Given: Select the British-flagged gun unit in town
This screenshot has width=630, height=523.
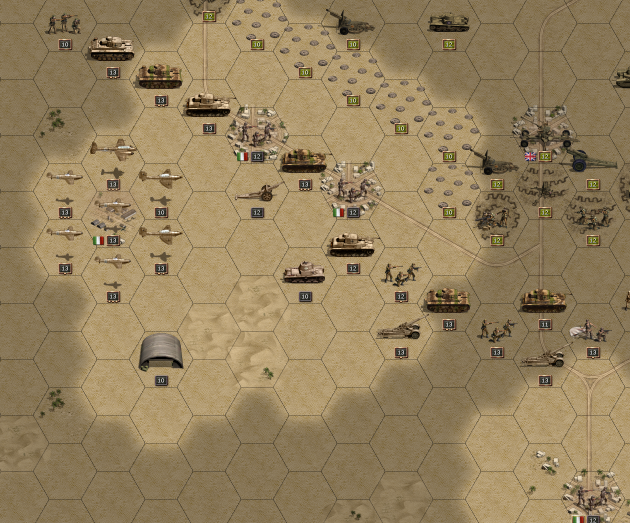Looking at the screenshot, I should pos(544,135).
